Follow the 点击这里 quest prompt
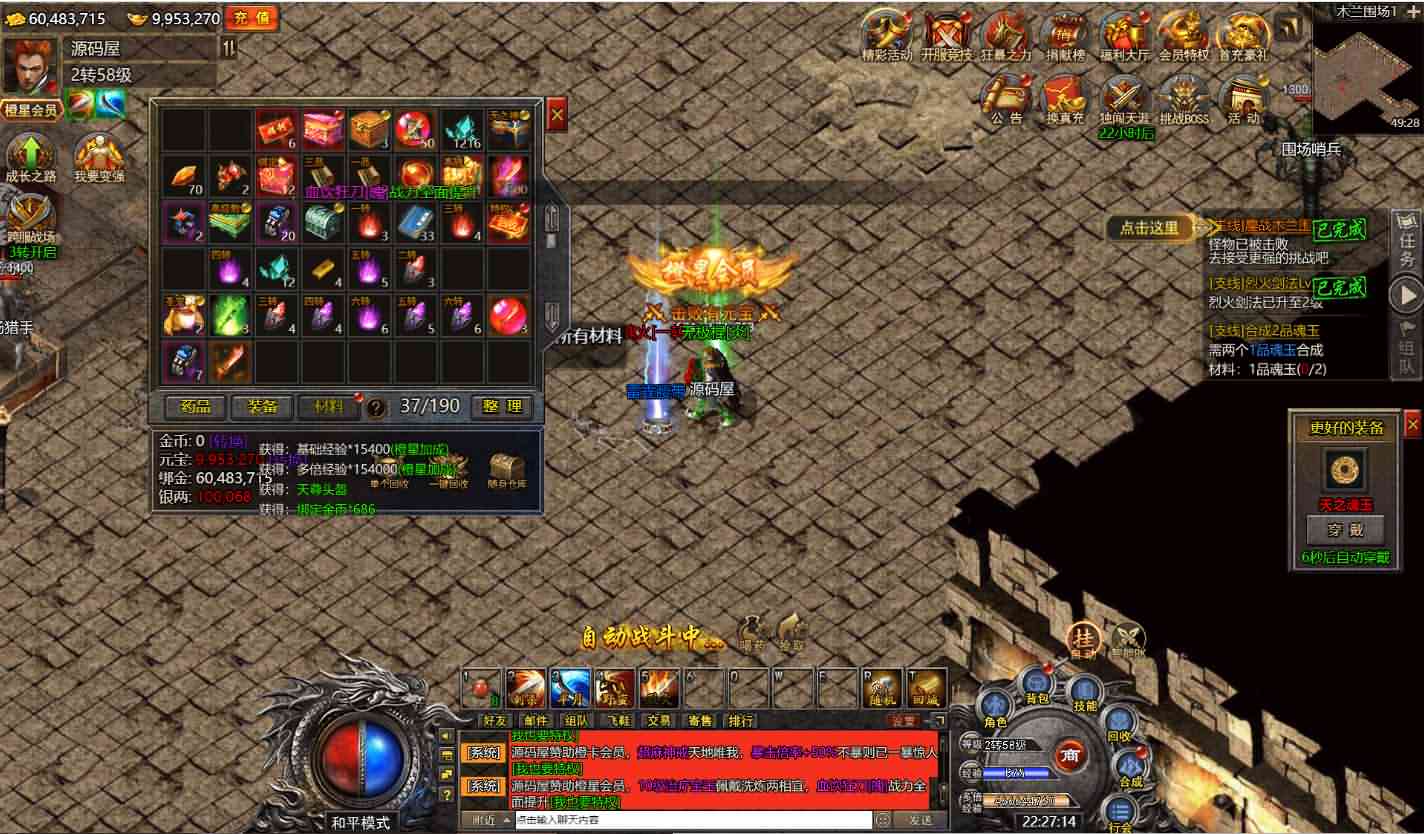Screen dimensions: 1424x834 tap(1149, 228)
